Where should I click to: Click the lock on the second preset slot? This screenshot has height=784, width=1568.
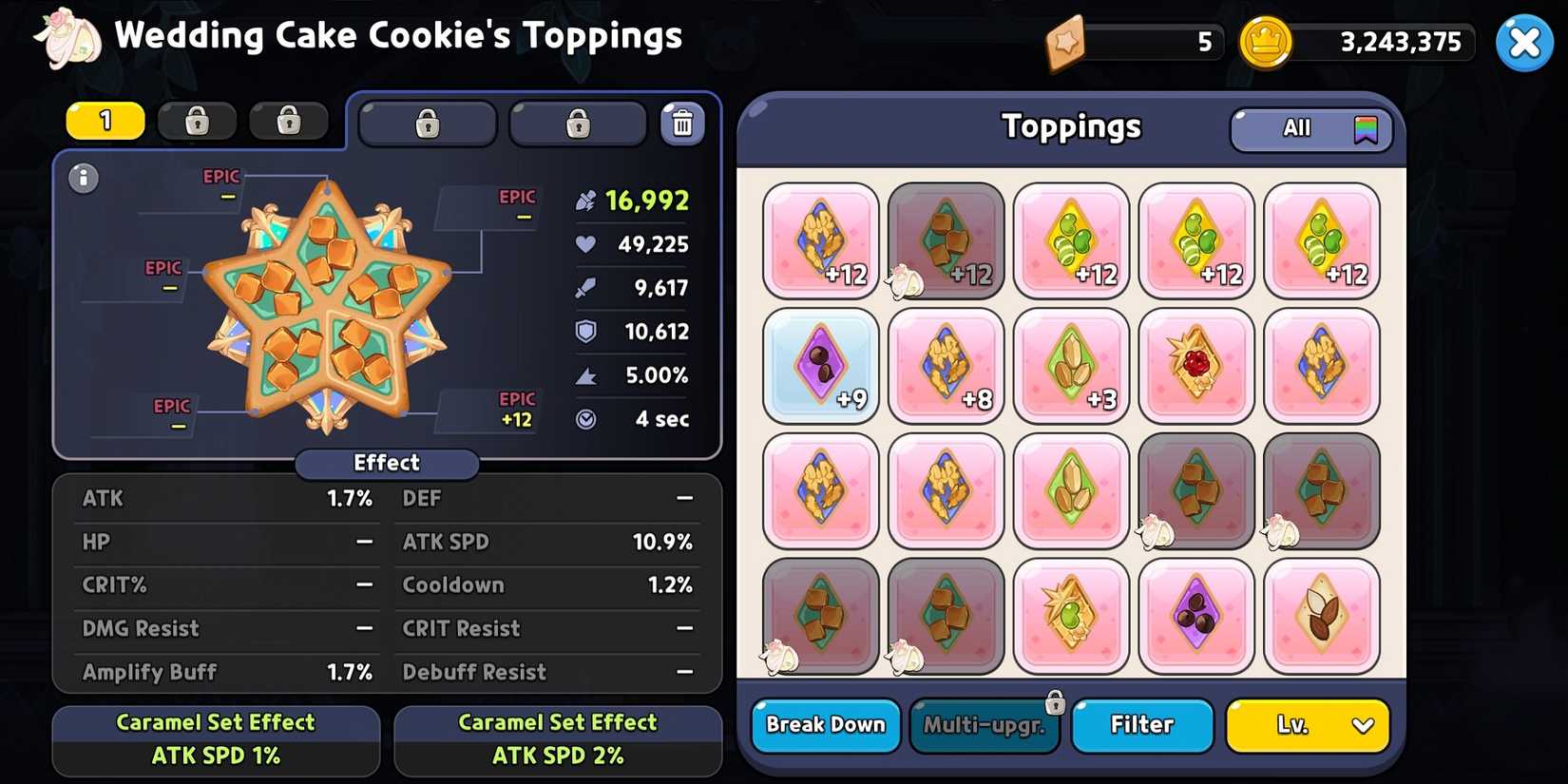[197, 122]
